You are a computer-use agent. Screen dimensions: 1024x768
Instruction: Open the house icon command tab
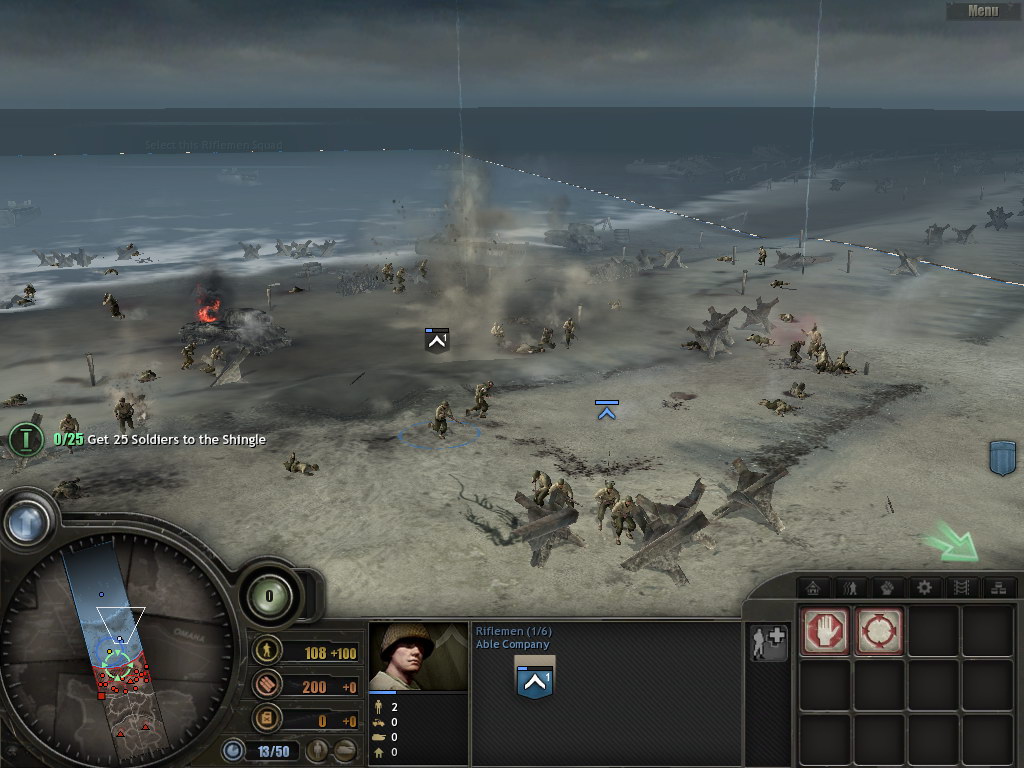pyautogui.click(x=816, y=587)
